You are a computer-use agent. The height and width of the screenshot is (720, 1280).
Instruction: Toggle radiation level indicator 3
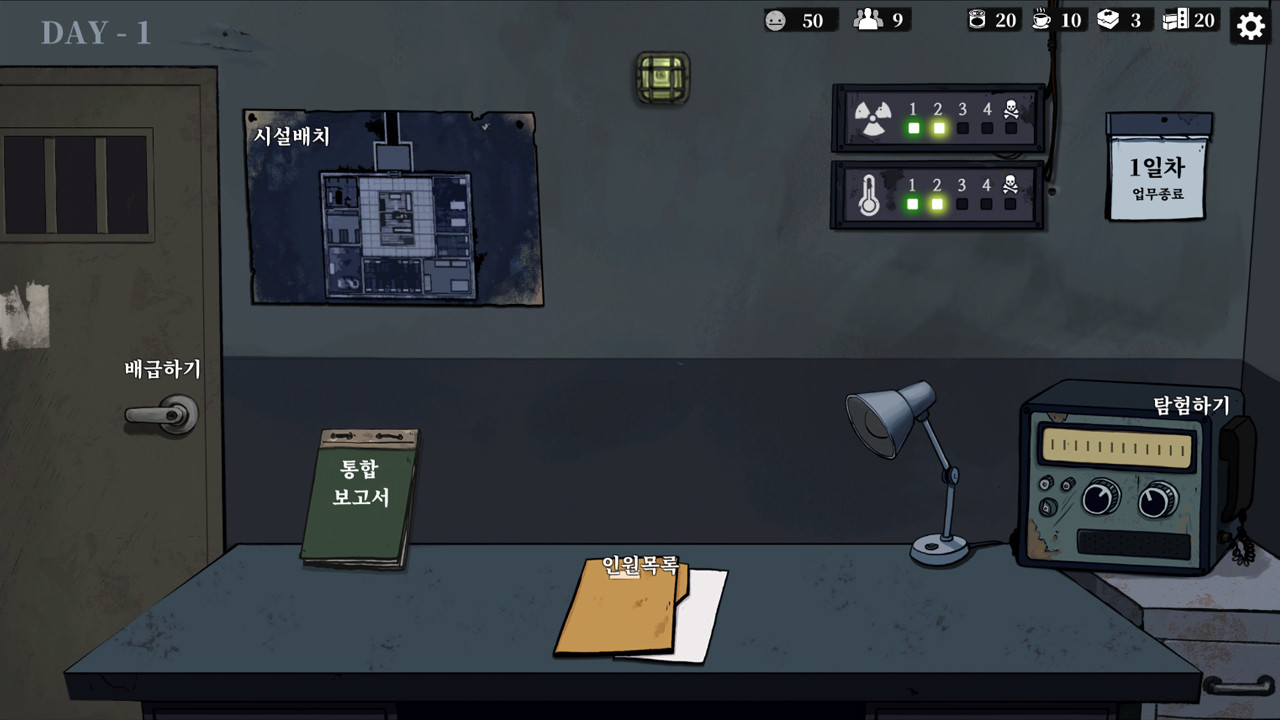pos(963,128)
